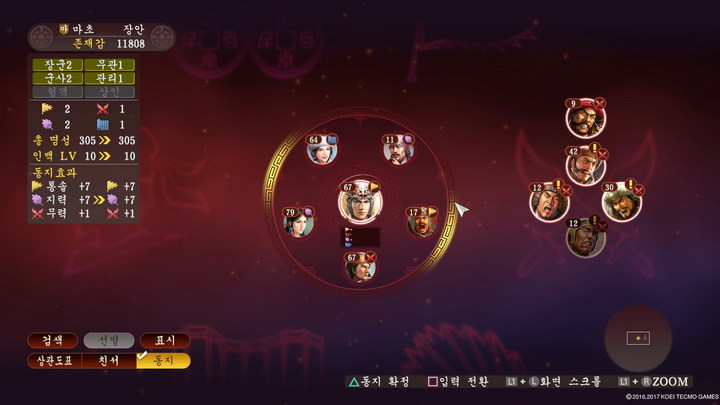
Task: Click the 표시 display button
Action: pyautogui.click(x=164, y=340)
